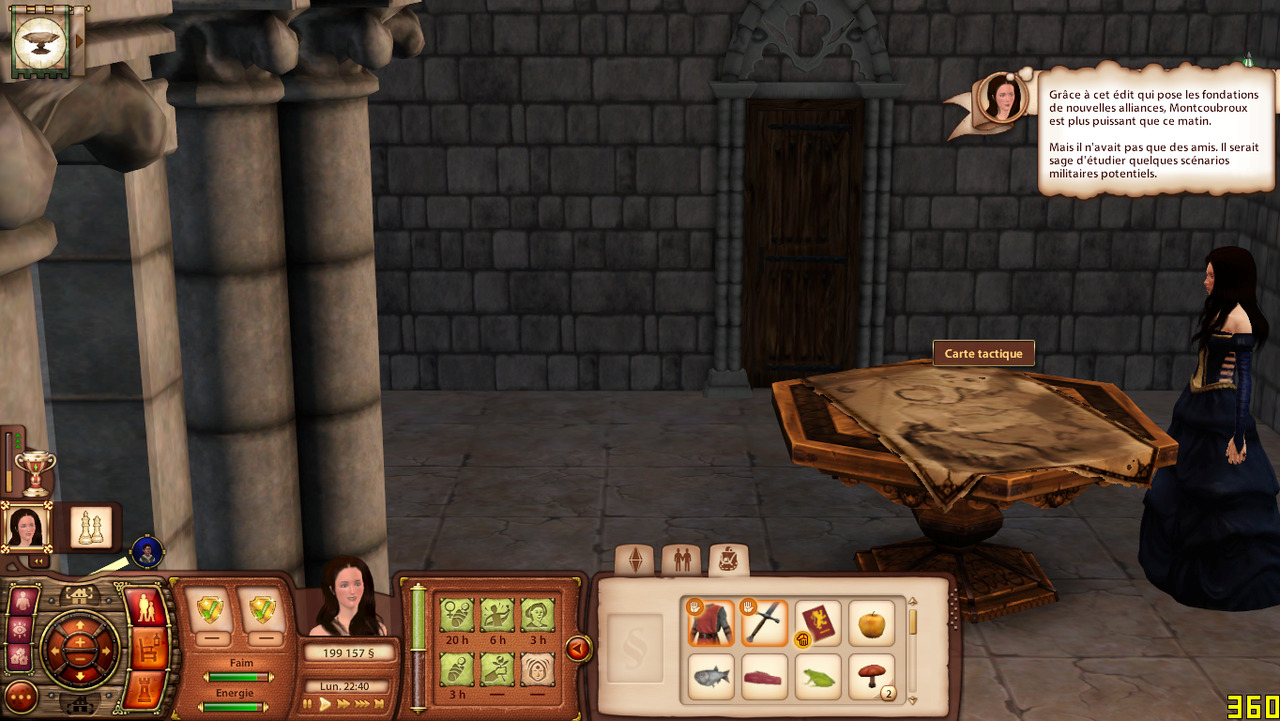Choose the golden apple inventory slot
The height and width of the screenshot is (721, 1280).
pyautogui.click(x=872, y=623)
